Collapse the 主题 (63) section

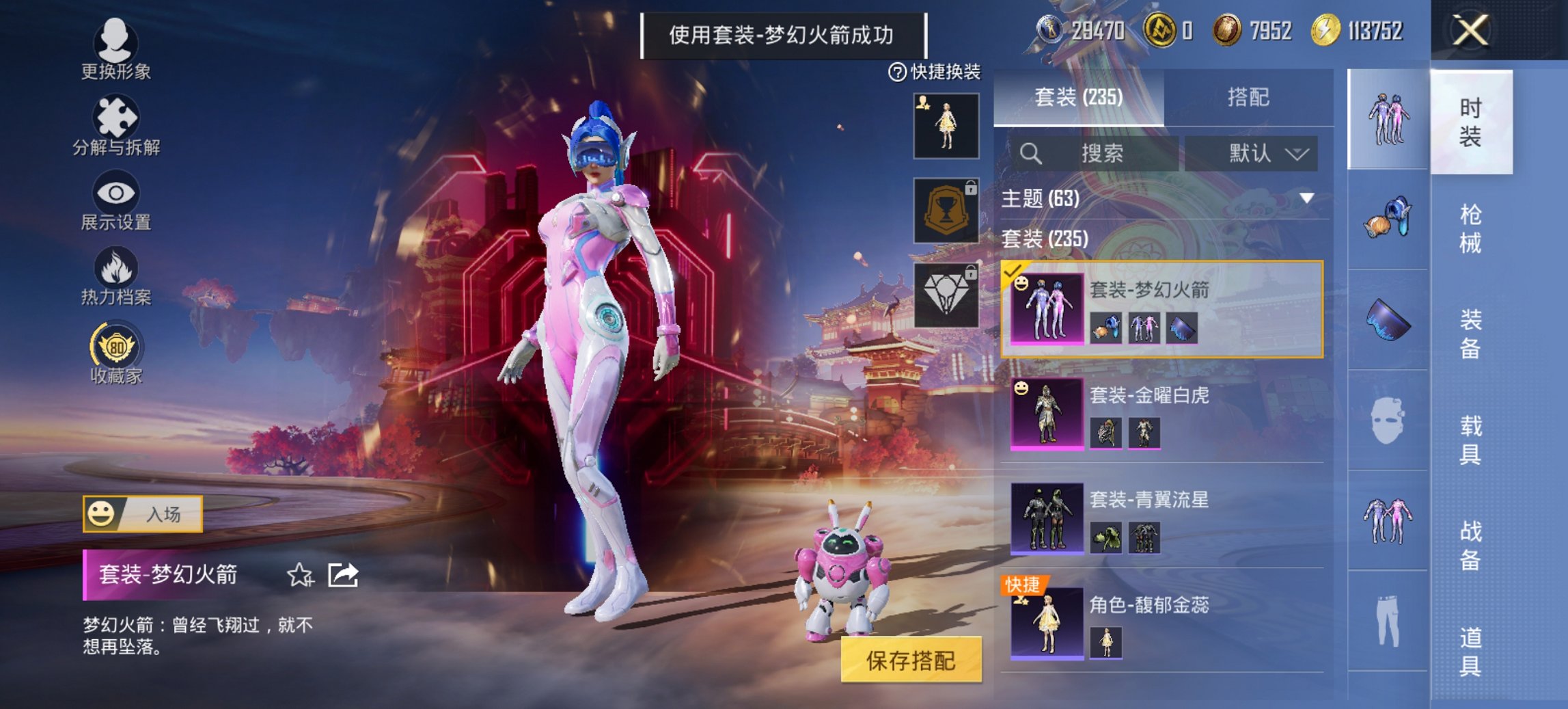1306,198
